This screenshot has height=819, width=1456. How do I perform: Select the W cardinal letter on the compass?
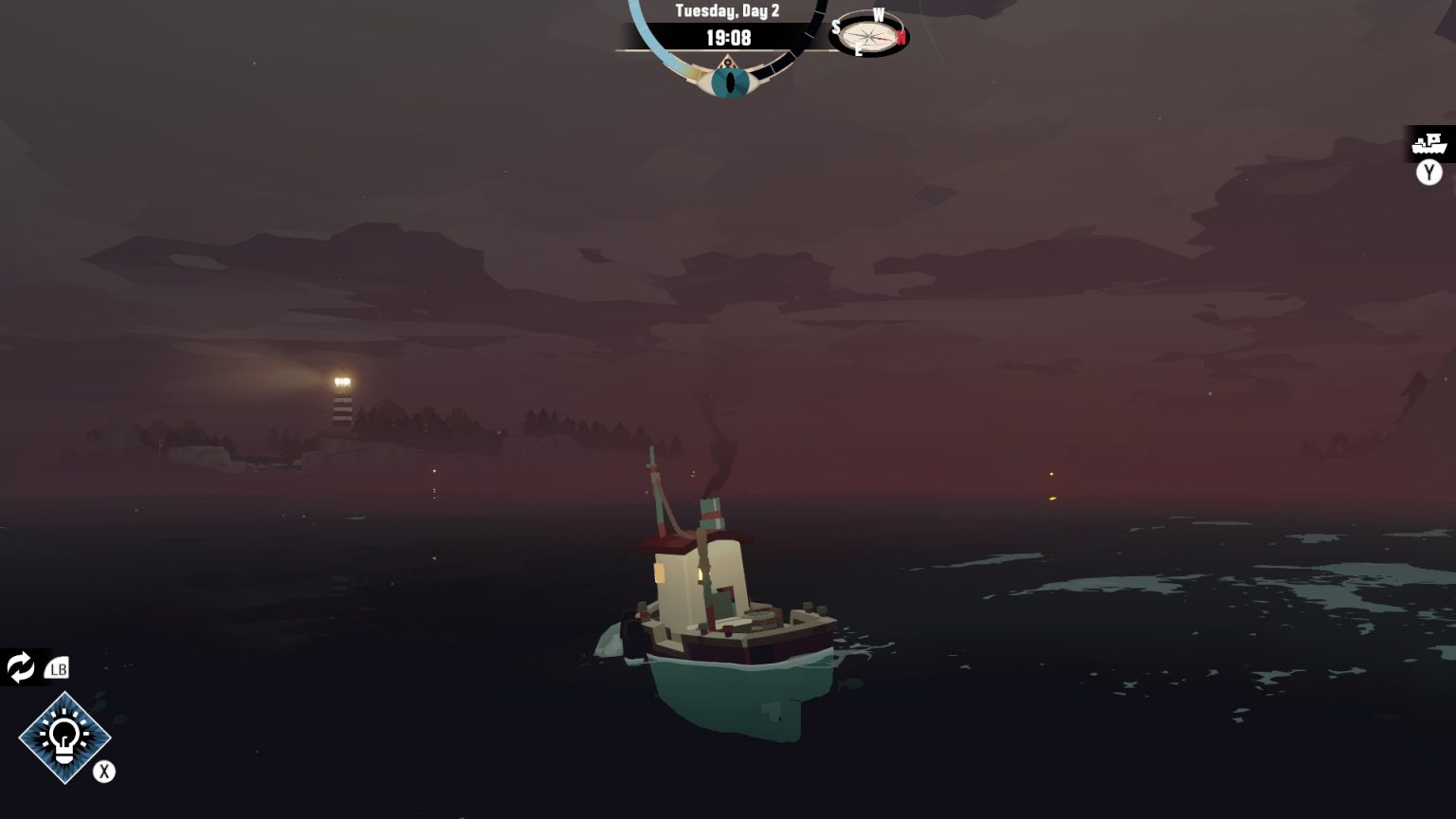[x=881, y=15]
